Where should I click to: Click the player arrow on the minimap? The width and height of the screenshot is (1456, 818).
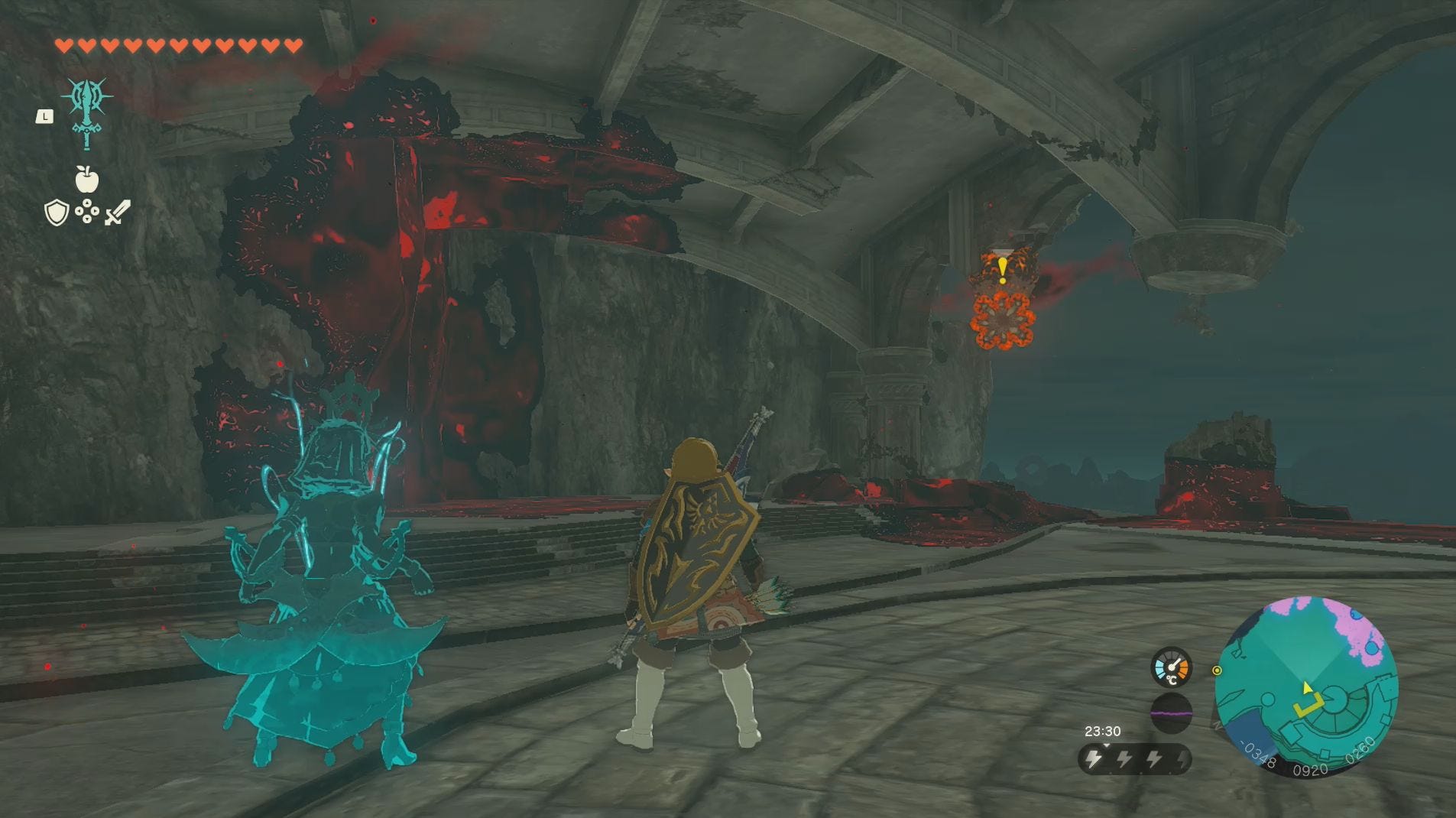click(x=1305, y=687)
